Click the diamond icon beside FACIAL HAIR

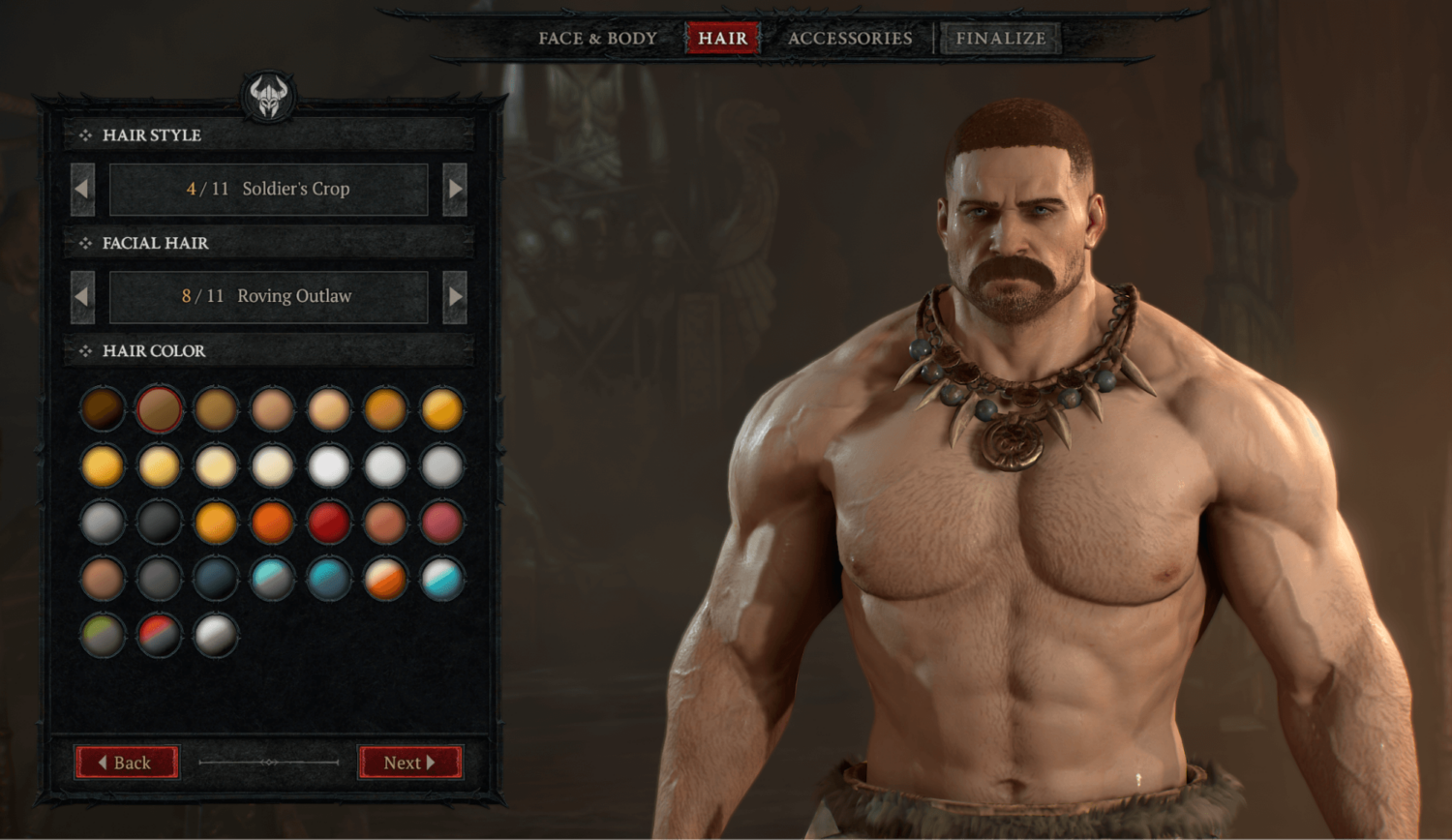pos(84,243)
